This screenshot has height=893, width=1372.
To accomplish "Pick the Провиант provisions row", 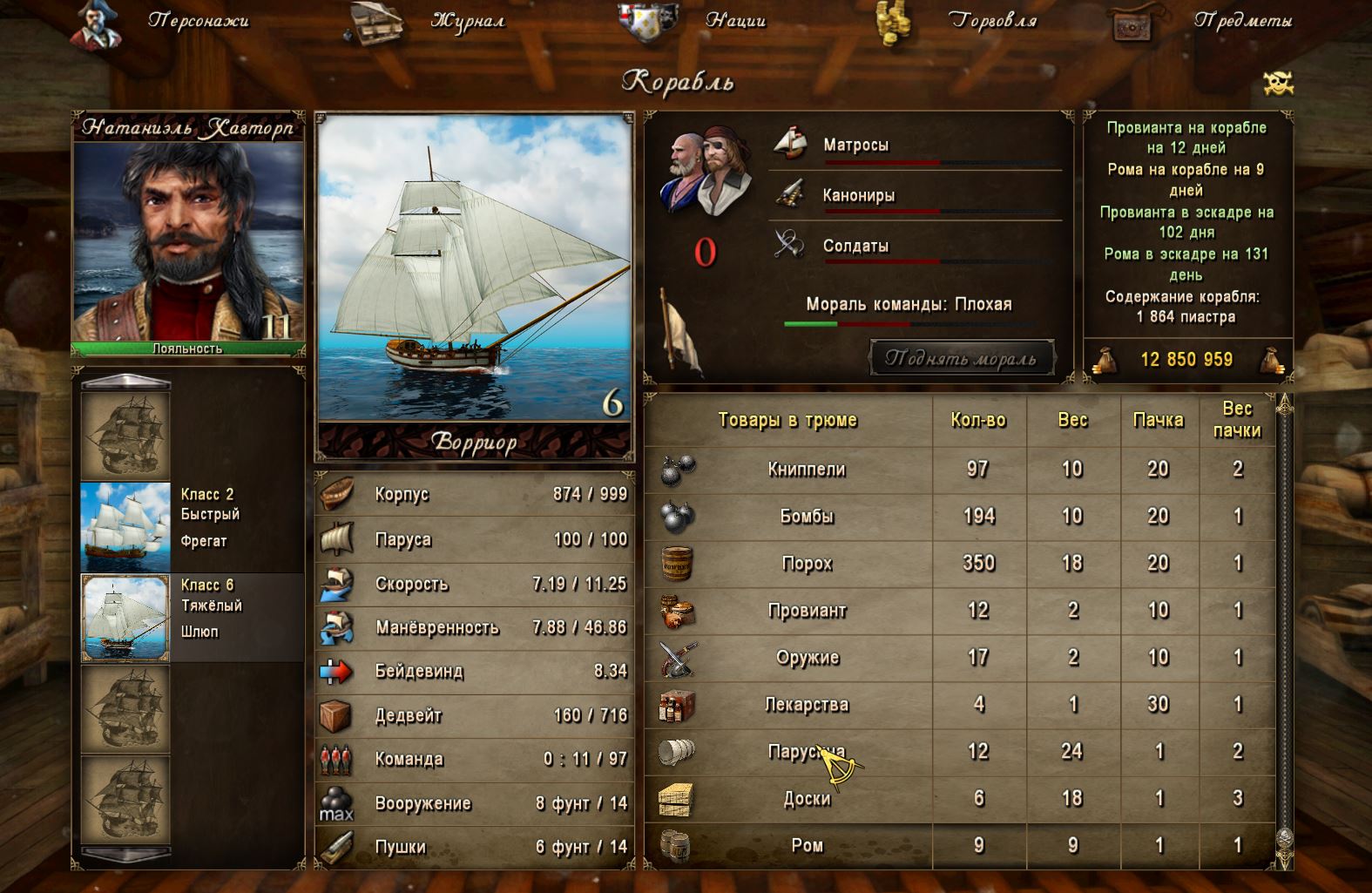I will 807,611.
